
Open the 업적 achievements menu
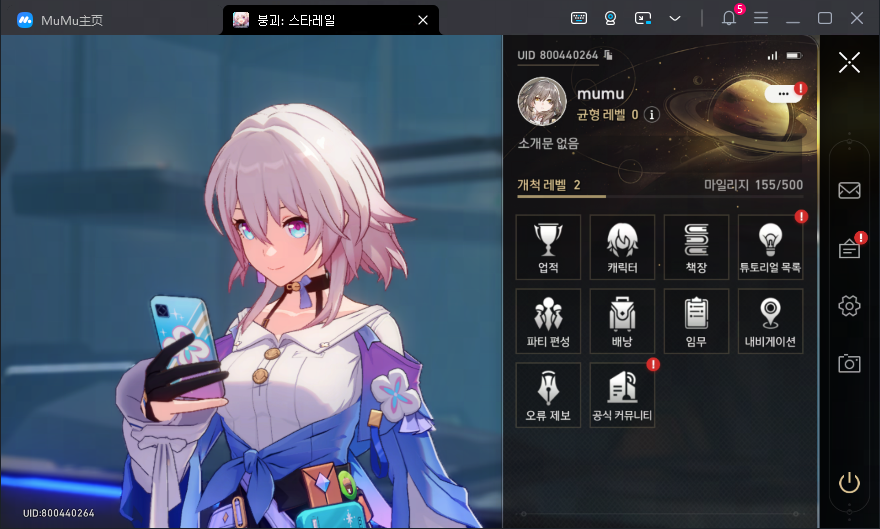548,247
